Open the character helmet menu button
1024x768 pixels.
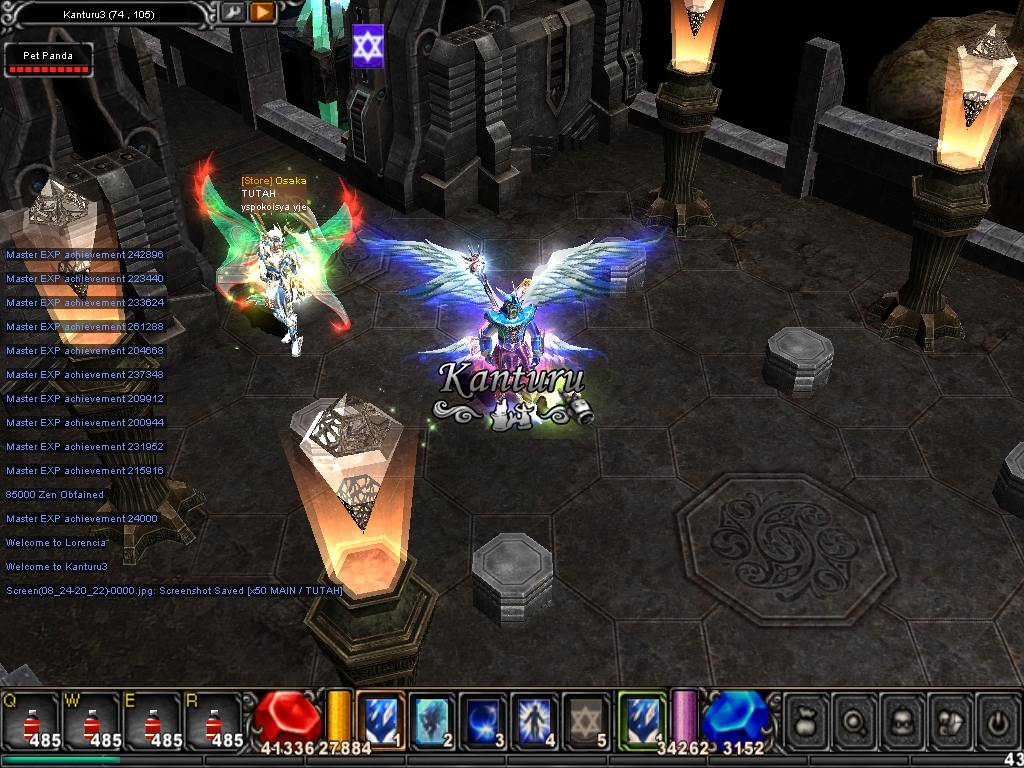click(x=904, y=719)
